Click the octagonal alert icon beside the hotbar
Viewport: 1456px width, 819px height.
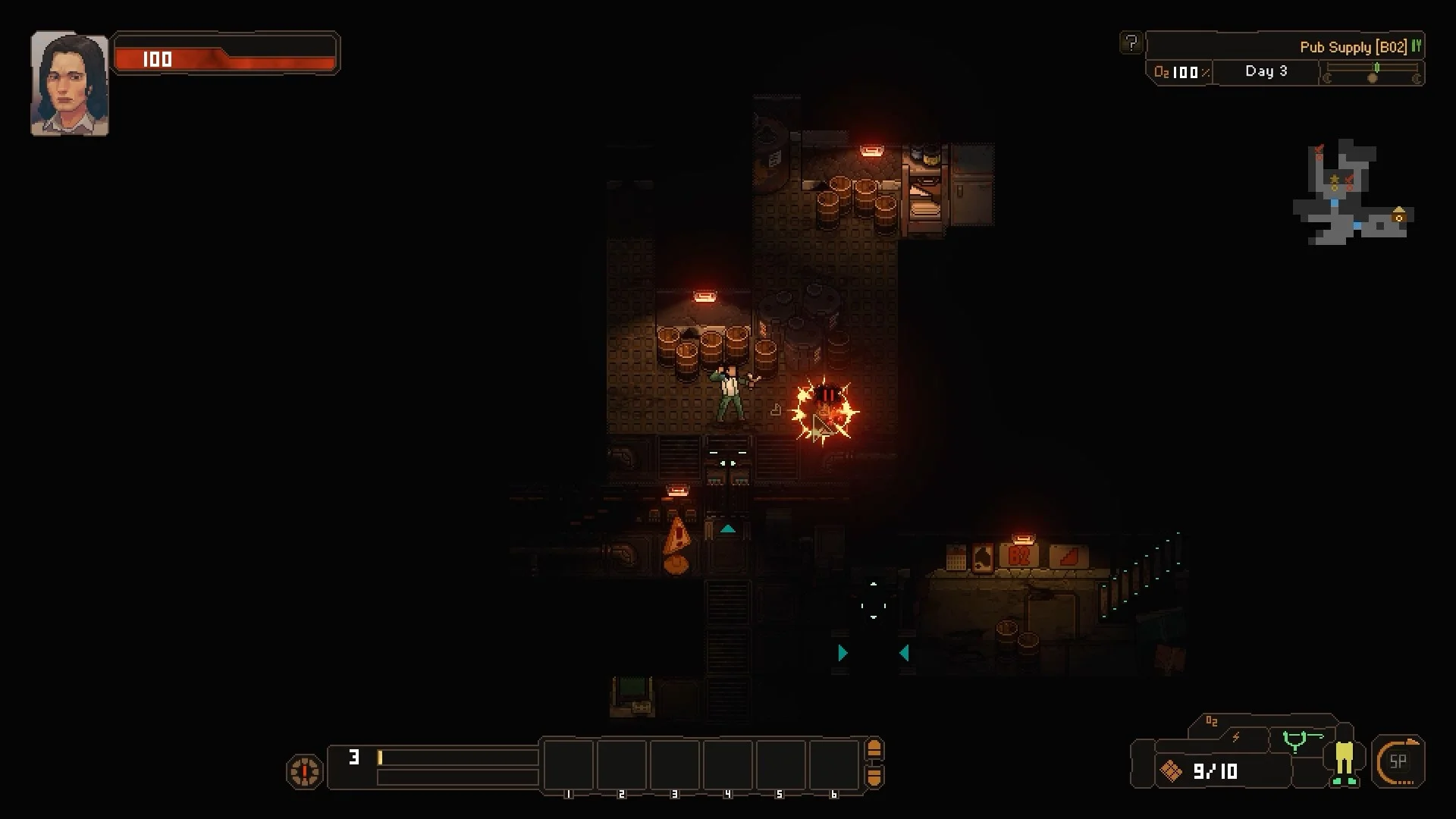(304, 771)
